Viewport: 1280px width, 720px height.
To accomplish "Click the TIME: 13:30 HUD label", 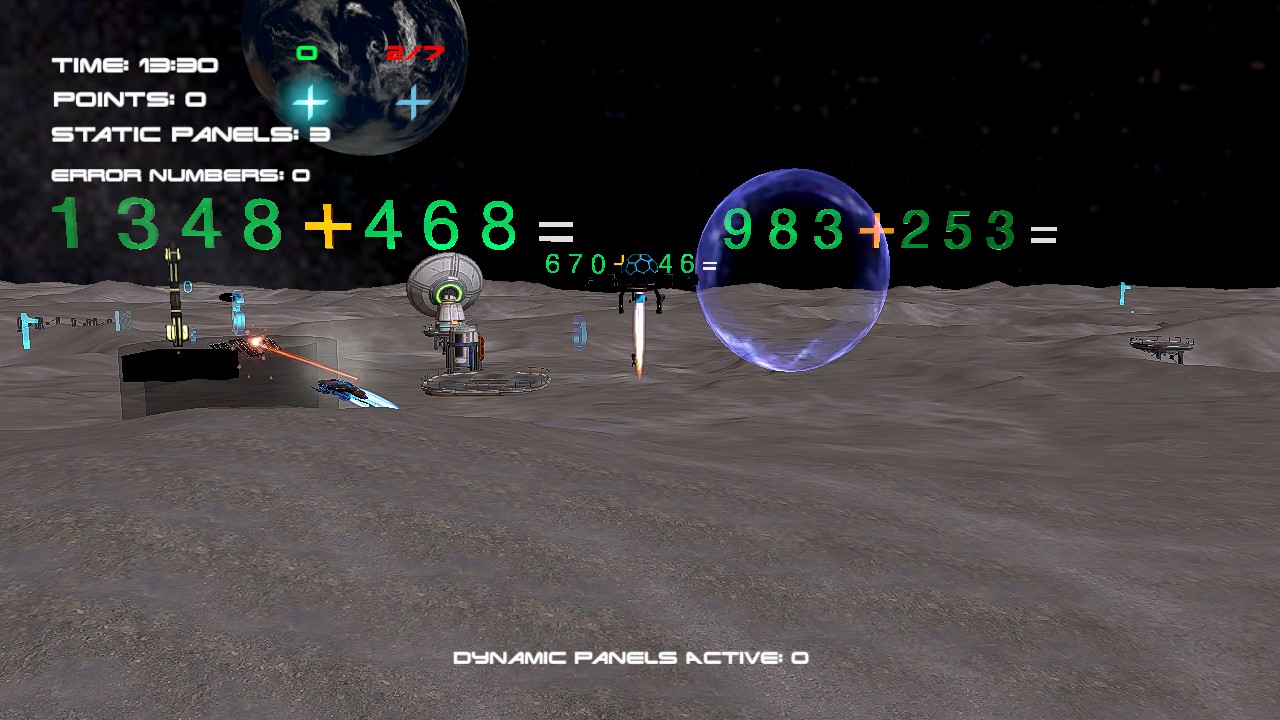I will 134,64.
